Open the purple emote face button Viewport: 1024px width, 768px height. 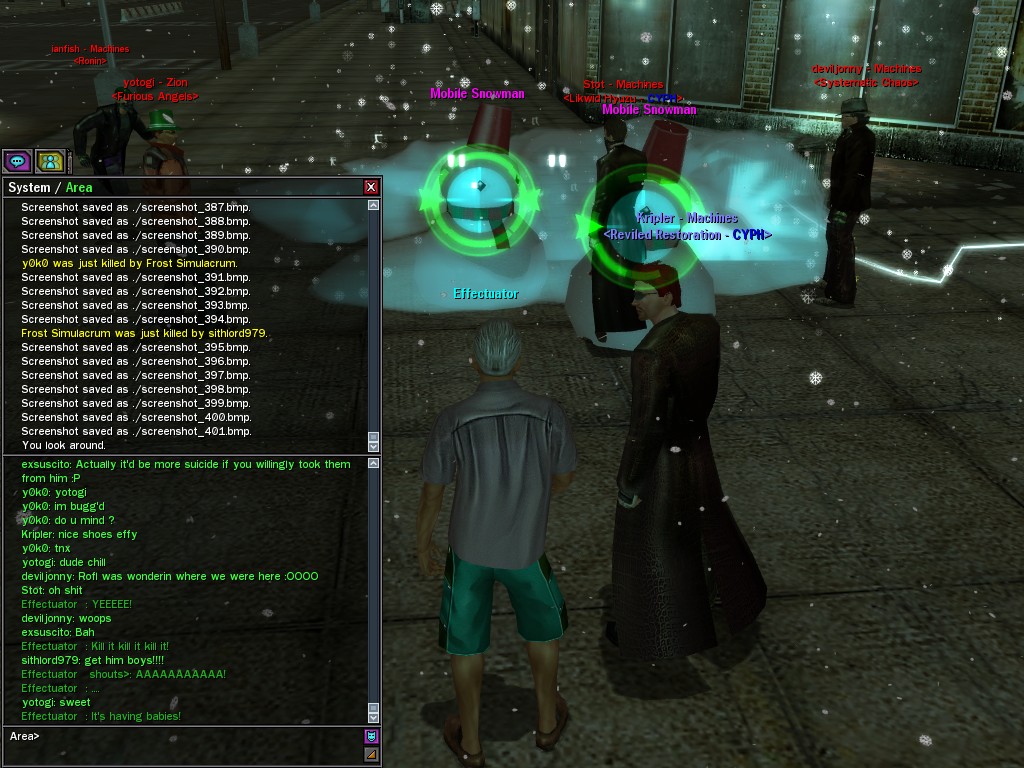point(371,737)
